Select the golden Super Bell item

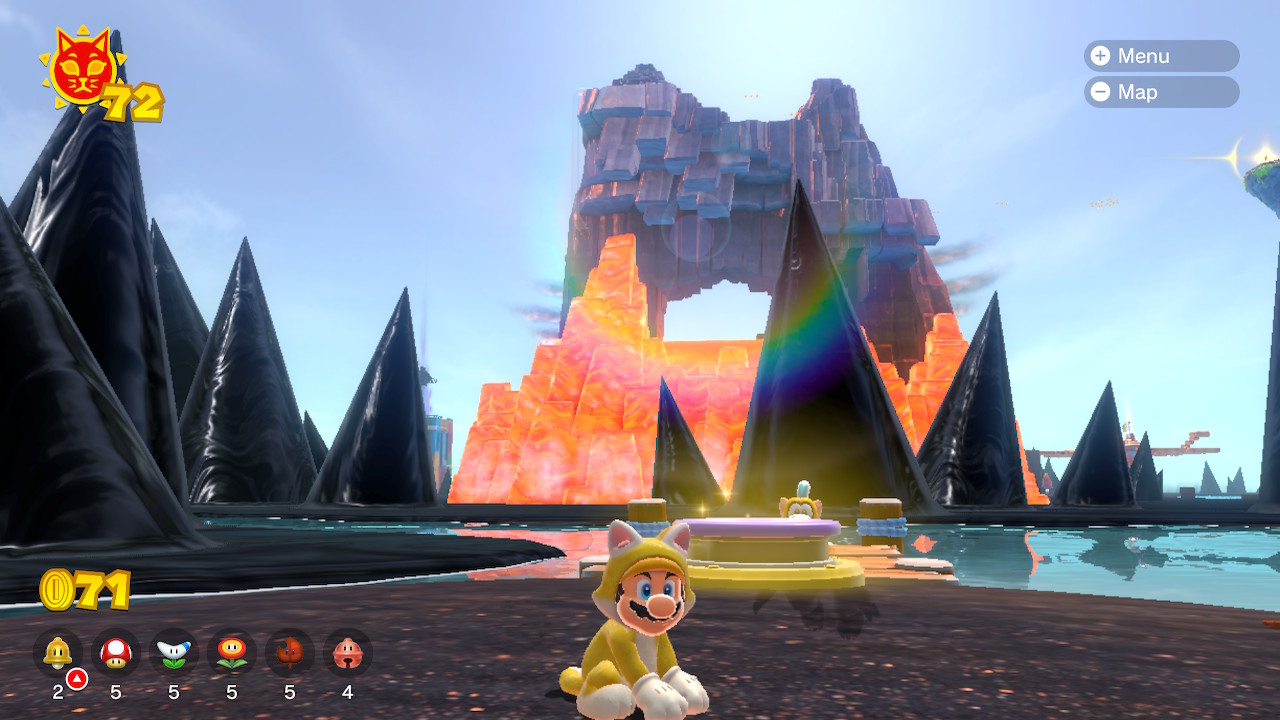tap(58, 653)
